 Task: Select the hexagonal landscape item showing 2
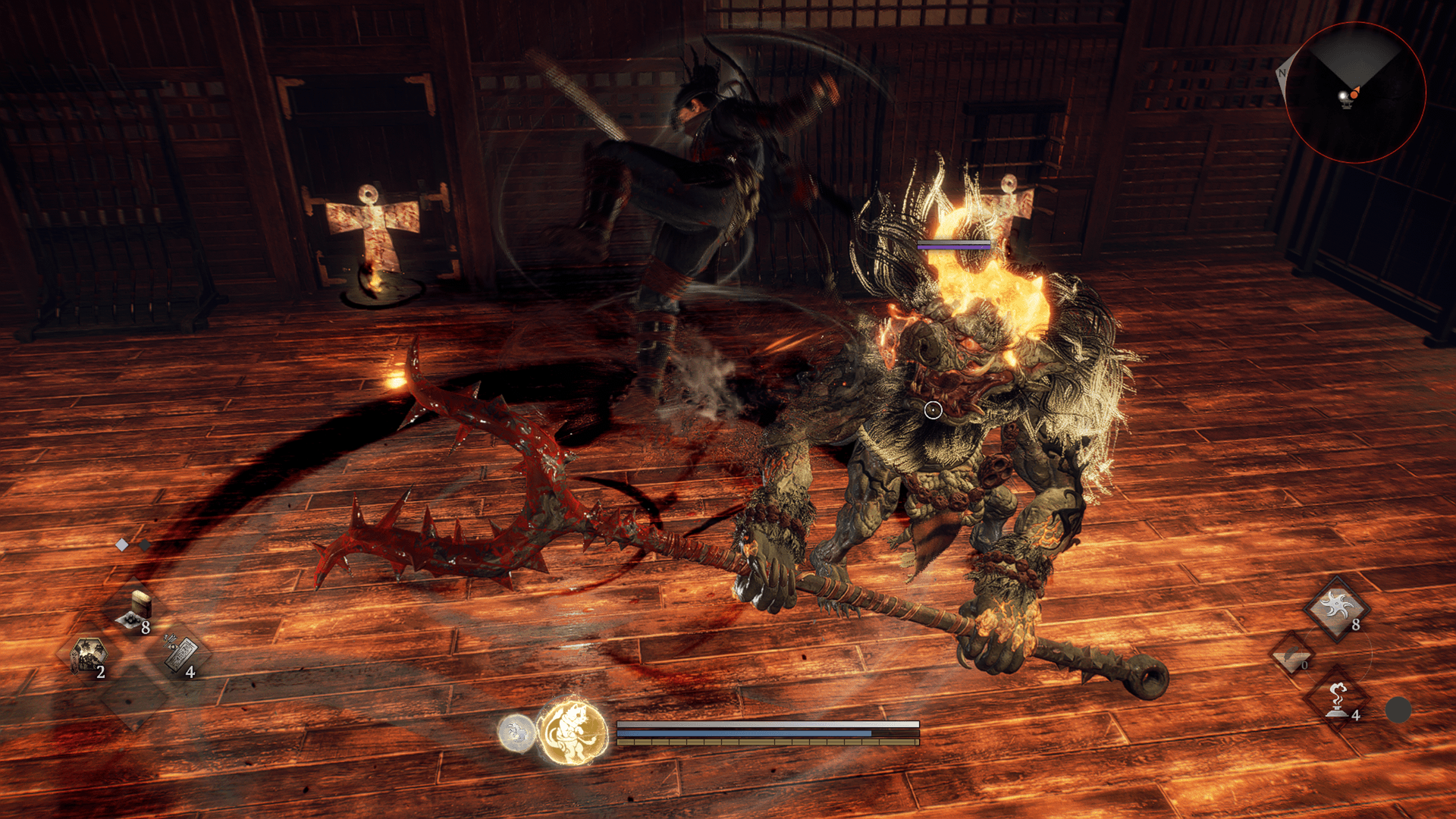(88, 655)
